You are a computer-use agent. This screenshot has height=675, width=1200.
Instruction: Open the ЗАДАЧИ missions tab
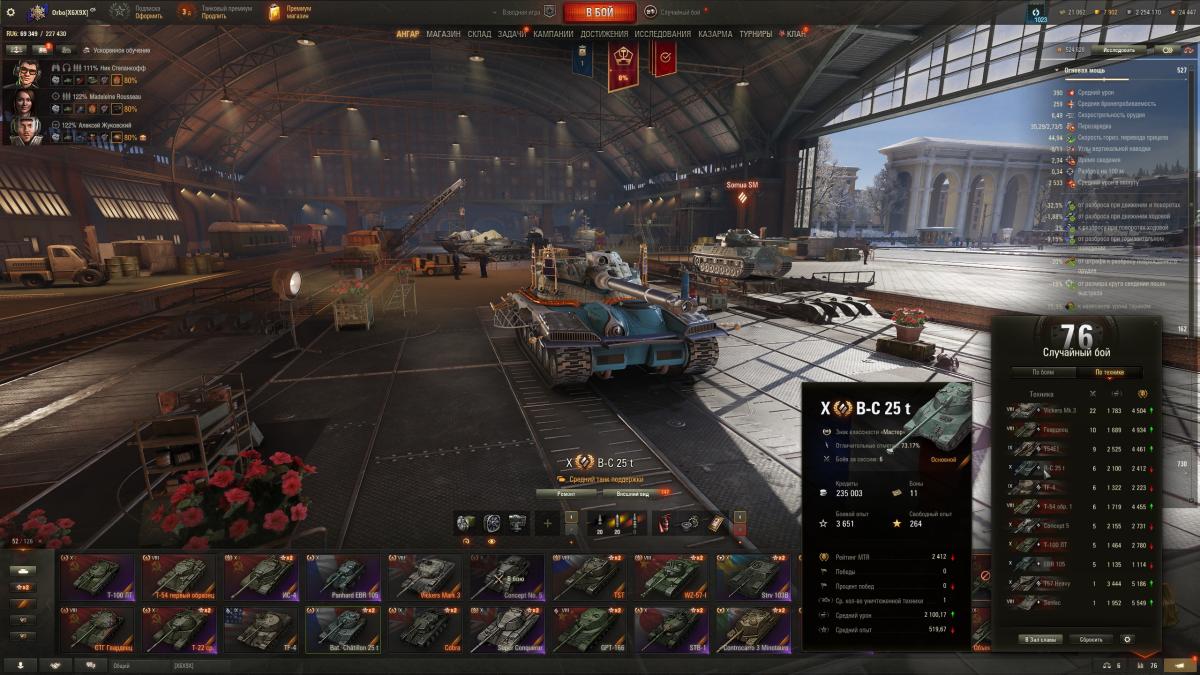click(x=512, y=34)
